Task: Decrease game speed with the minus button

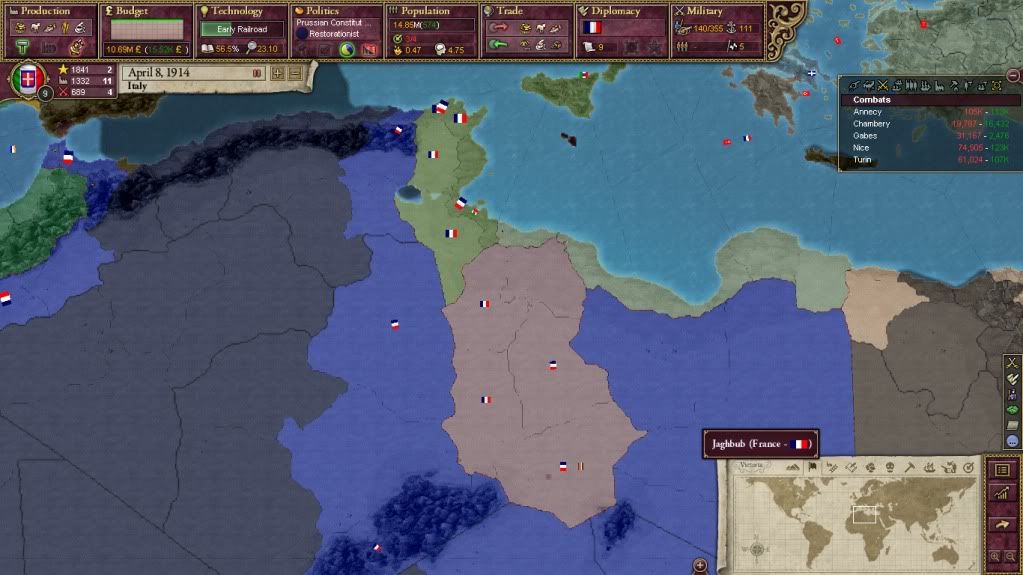Action: pos(294,73)
